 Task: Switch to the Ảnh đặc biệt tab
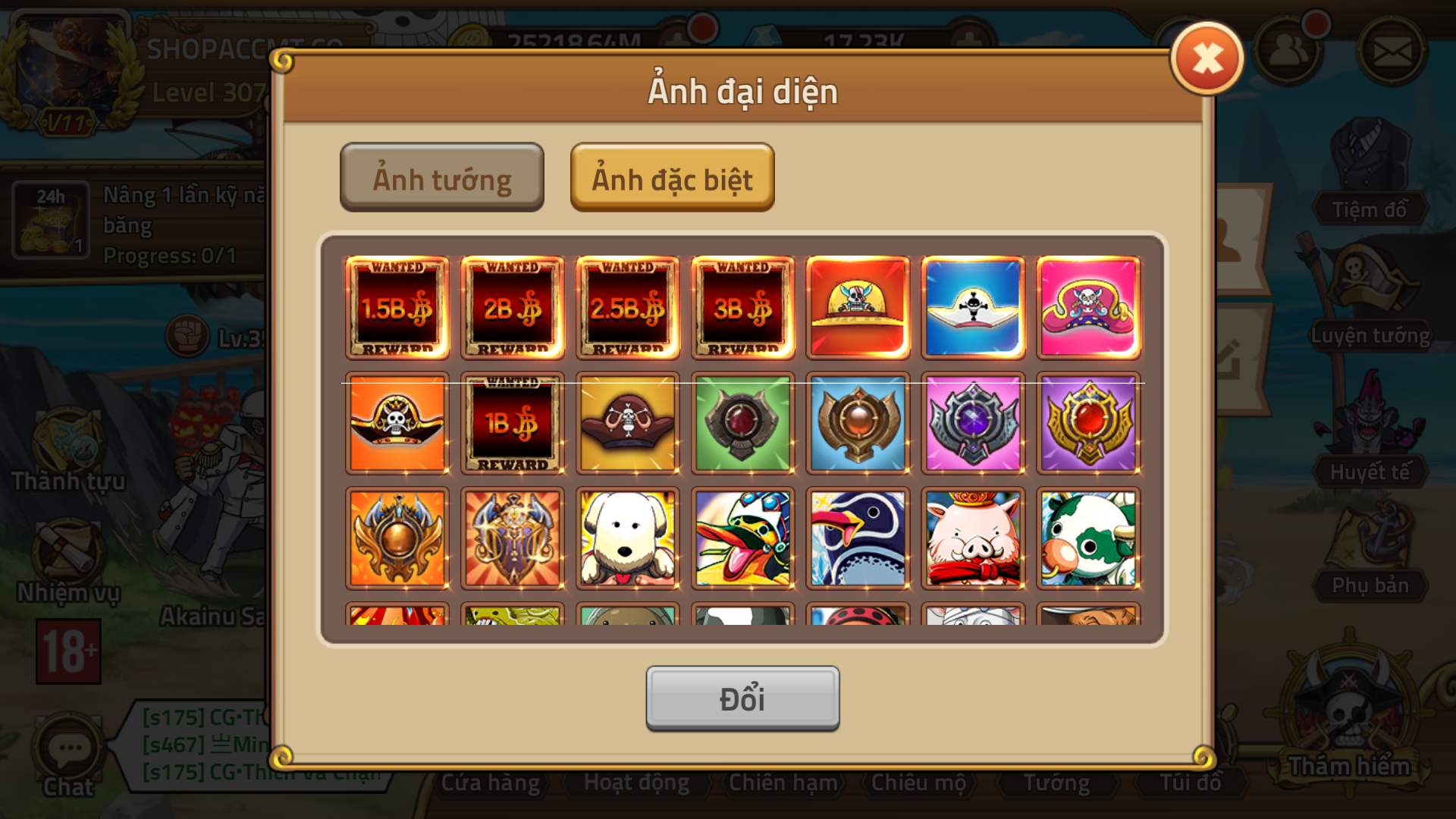tap(672, 177)
